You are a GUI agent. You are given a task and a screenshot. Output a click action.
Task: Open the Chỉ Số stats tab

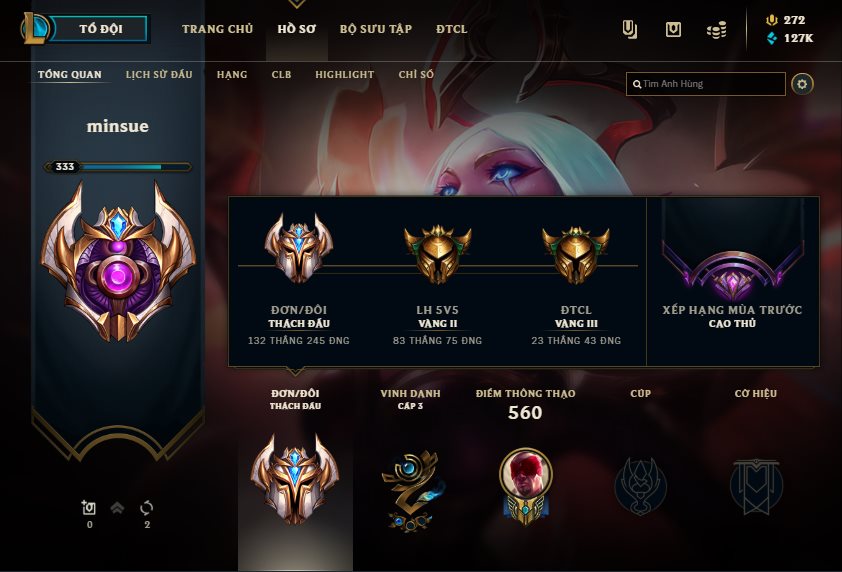tap(416, 75)
